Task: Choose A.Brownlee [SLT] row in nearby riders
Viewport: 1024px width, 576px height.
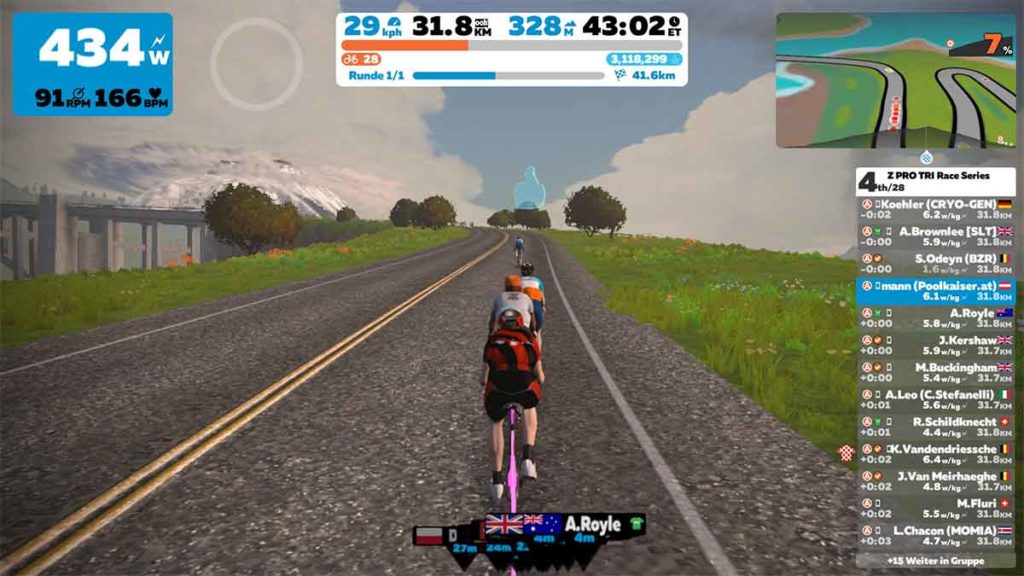Action: (935, 236)
